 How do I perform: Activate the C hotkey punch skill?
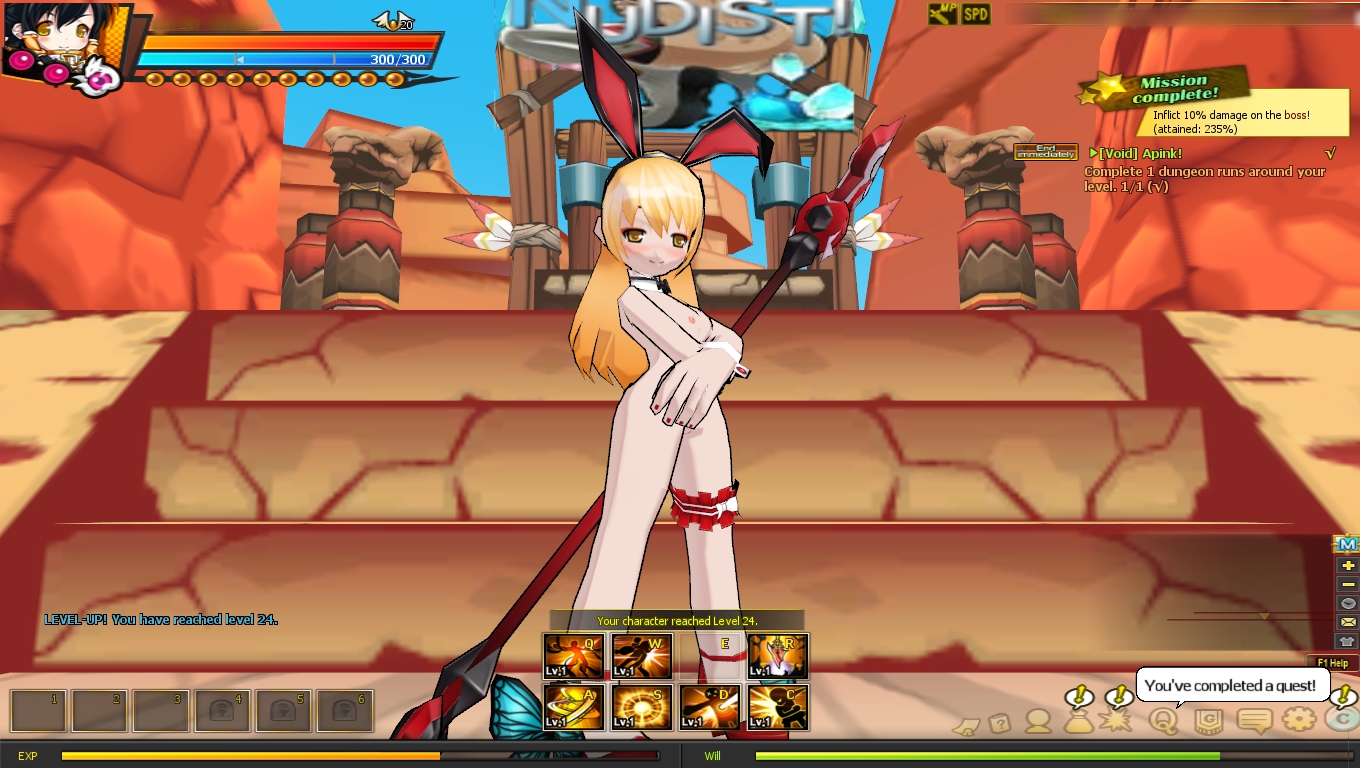(778, 707)
